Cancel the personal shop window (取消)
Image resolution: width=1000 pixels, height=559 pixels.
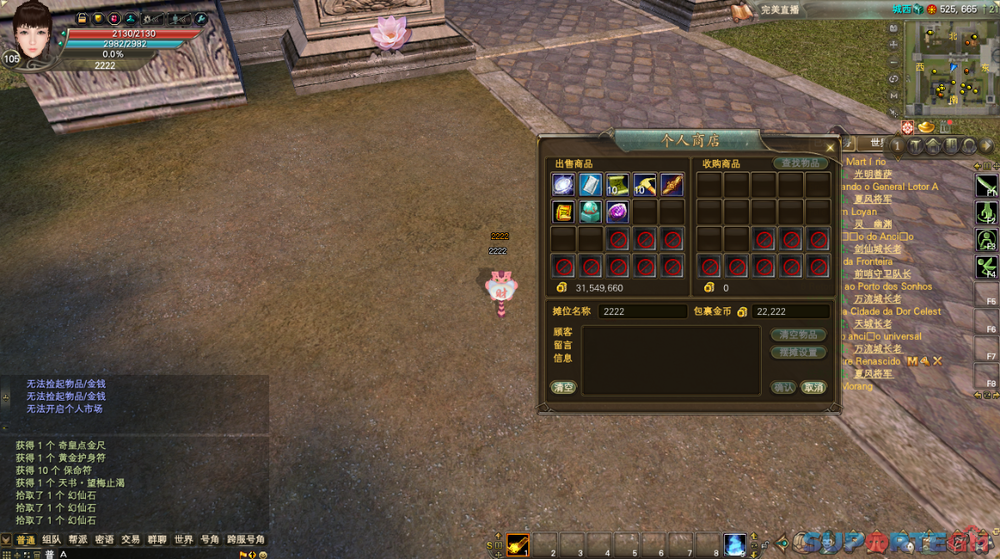pos(814,387)
